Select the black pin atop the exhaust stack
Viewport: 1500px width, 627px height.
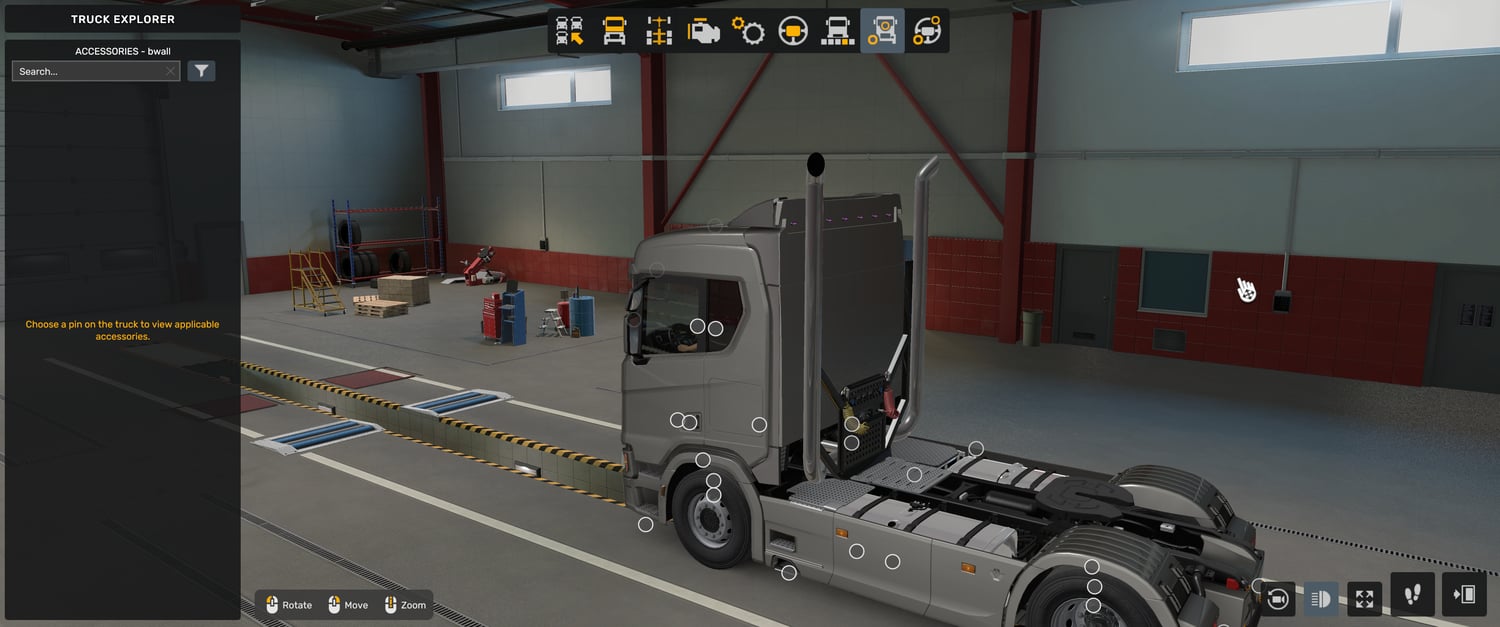point(815,162)
